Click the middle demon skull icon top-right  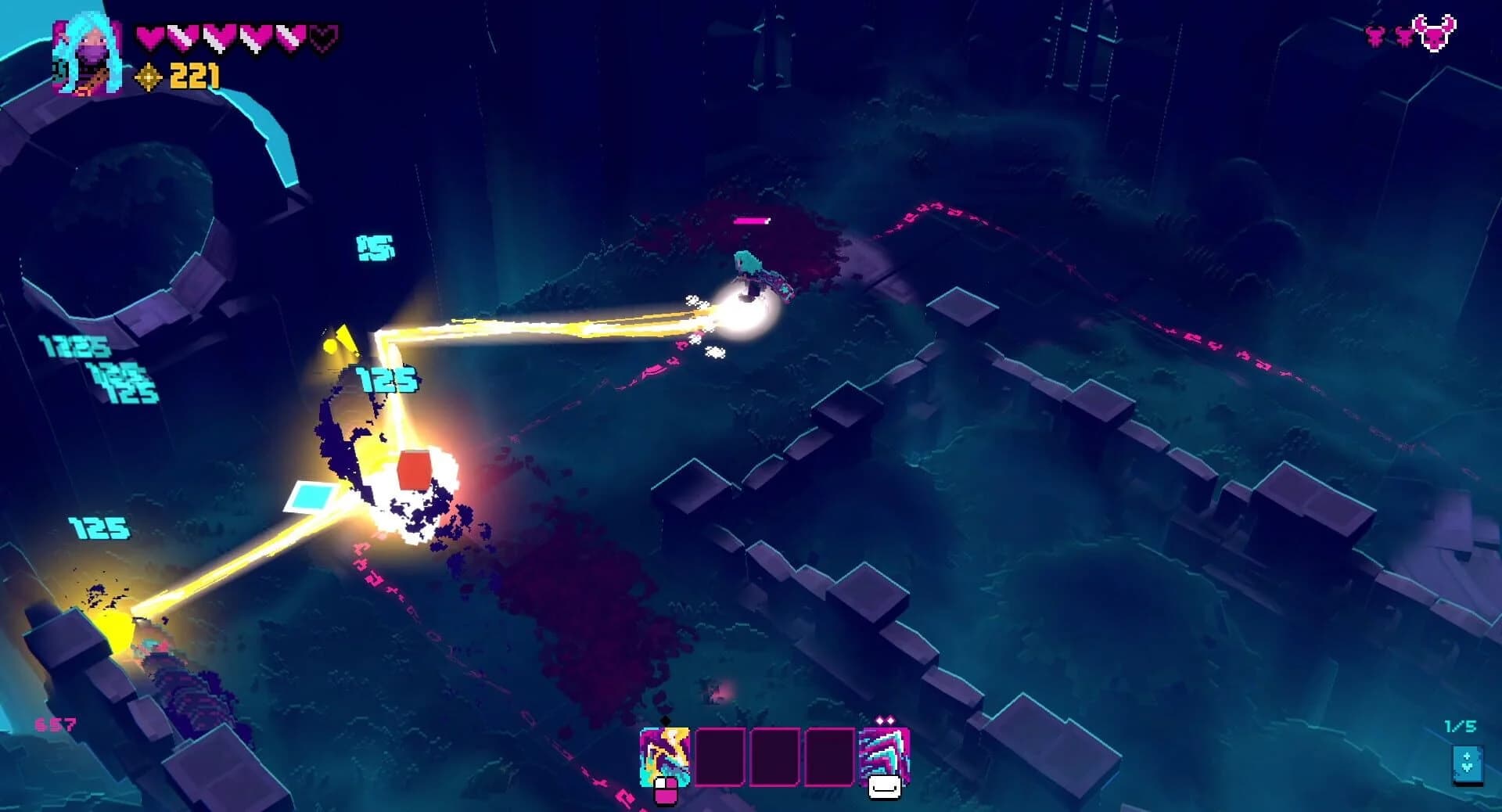pyautogui.click(x=1405, y=38)
